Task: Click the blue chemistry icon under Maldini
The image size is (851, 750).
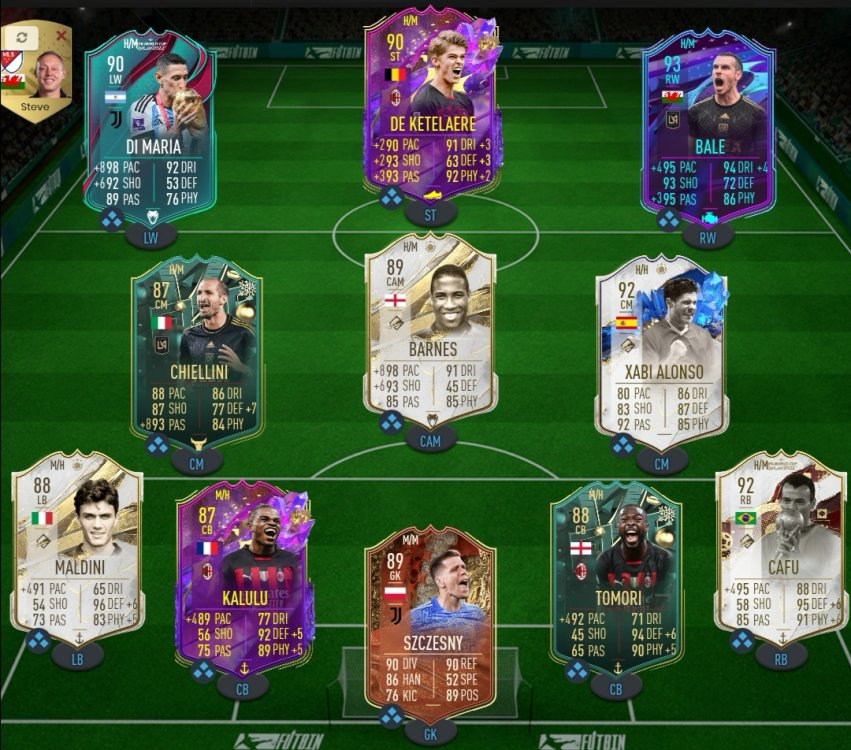Action: coord(39,640)
